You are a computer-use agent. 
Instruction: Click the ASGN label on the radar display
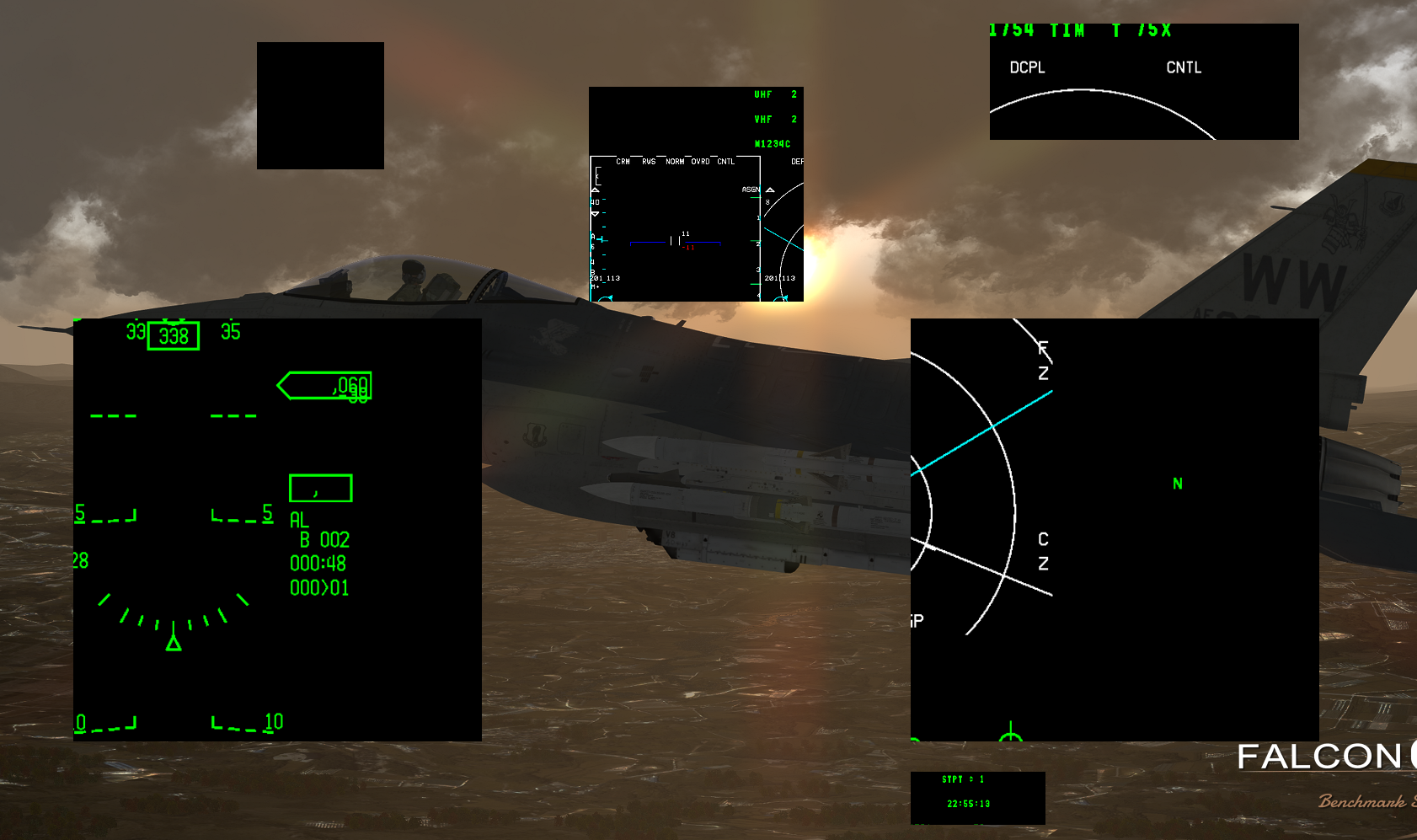(751, 189)
